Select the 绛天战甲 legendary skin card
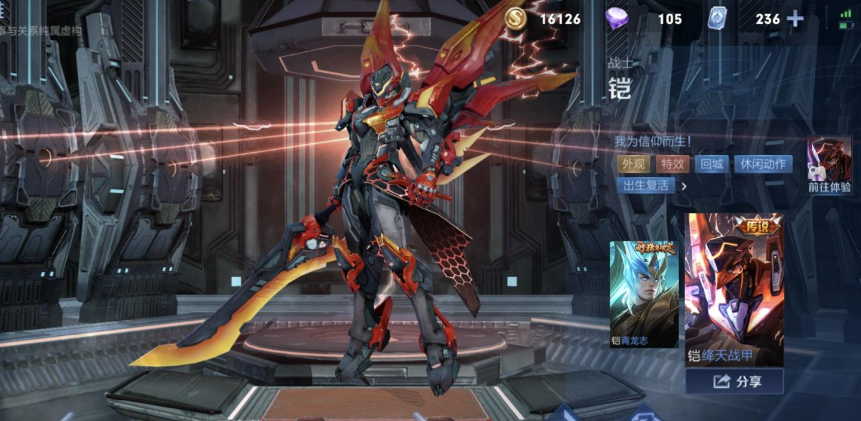This screenshot has height=421, width=861. [x=734, y=288]
